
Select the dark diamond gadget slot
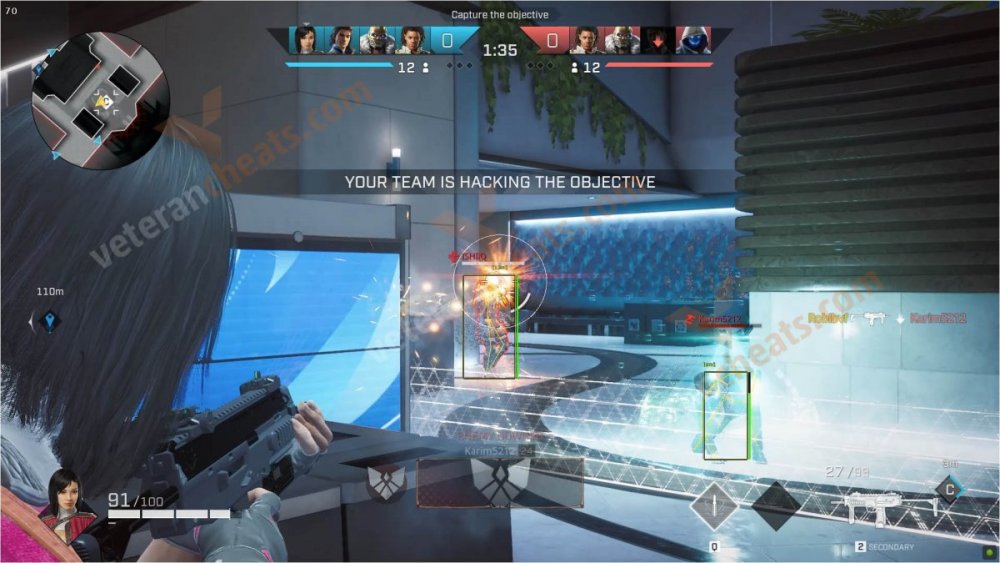(776, 505)
